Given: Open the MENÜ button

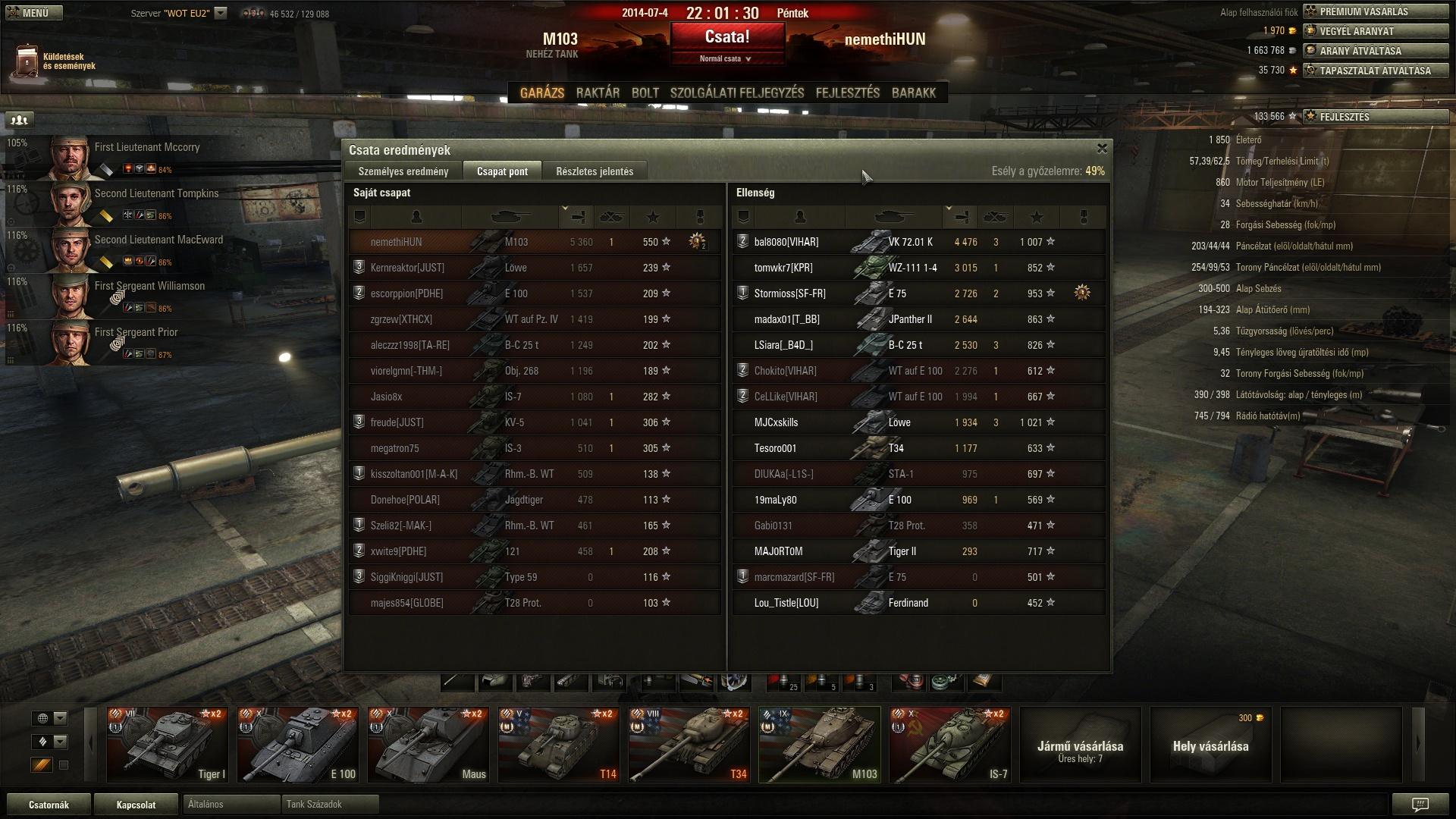Looking at the screenshot, I should [x=34, y=13].
